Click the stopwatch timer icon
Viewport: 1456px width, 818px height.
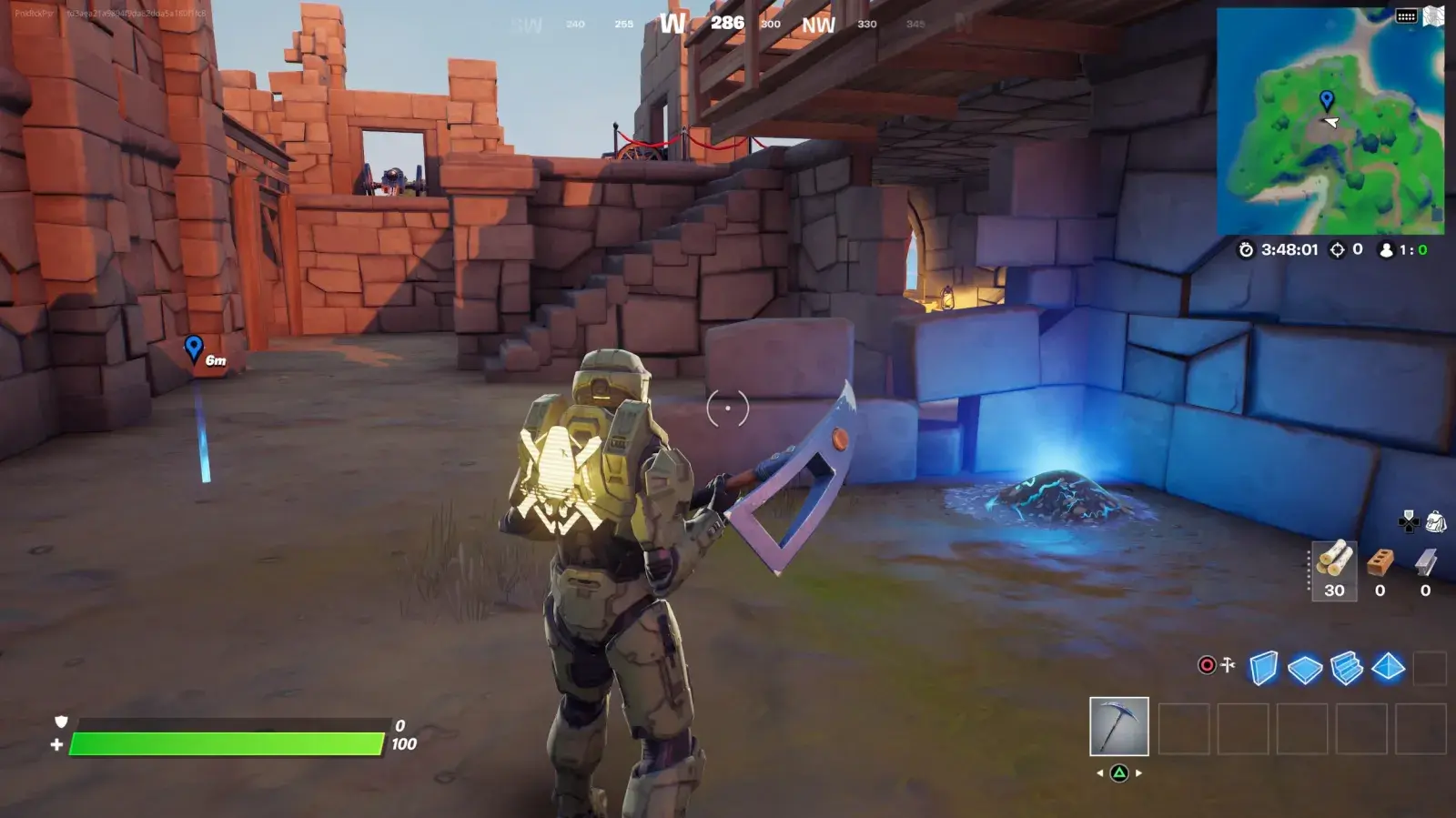[x=1247, y=250]
